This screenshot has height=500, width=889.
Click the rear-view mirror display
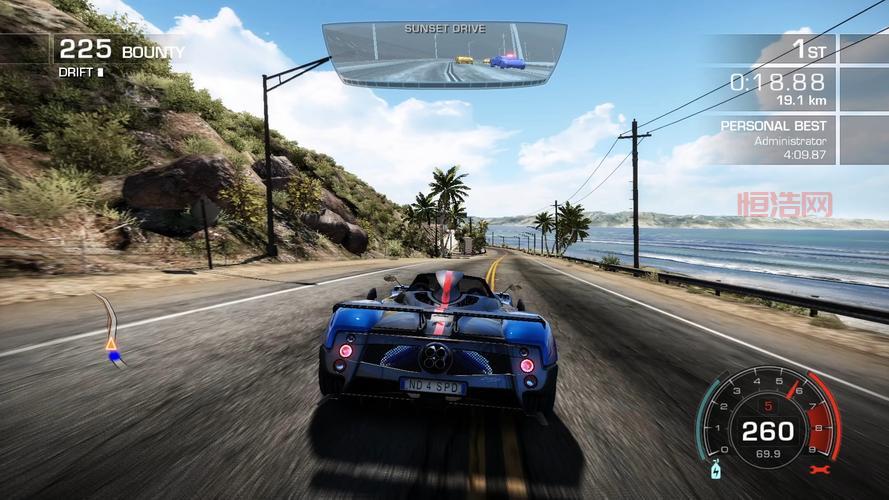[444, 56]
